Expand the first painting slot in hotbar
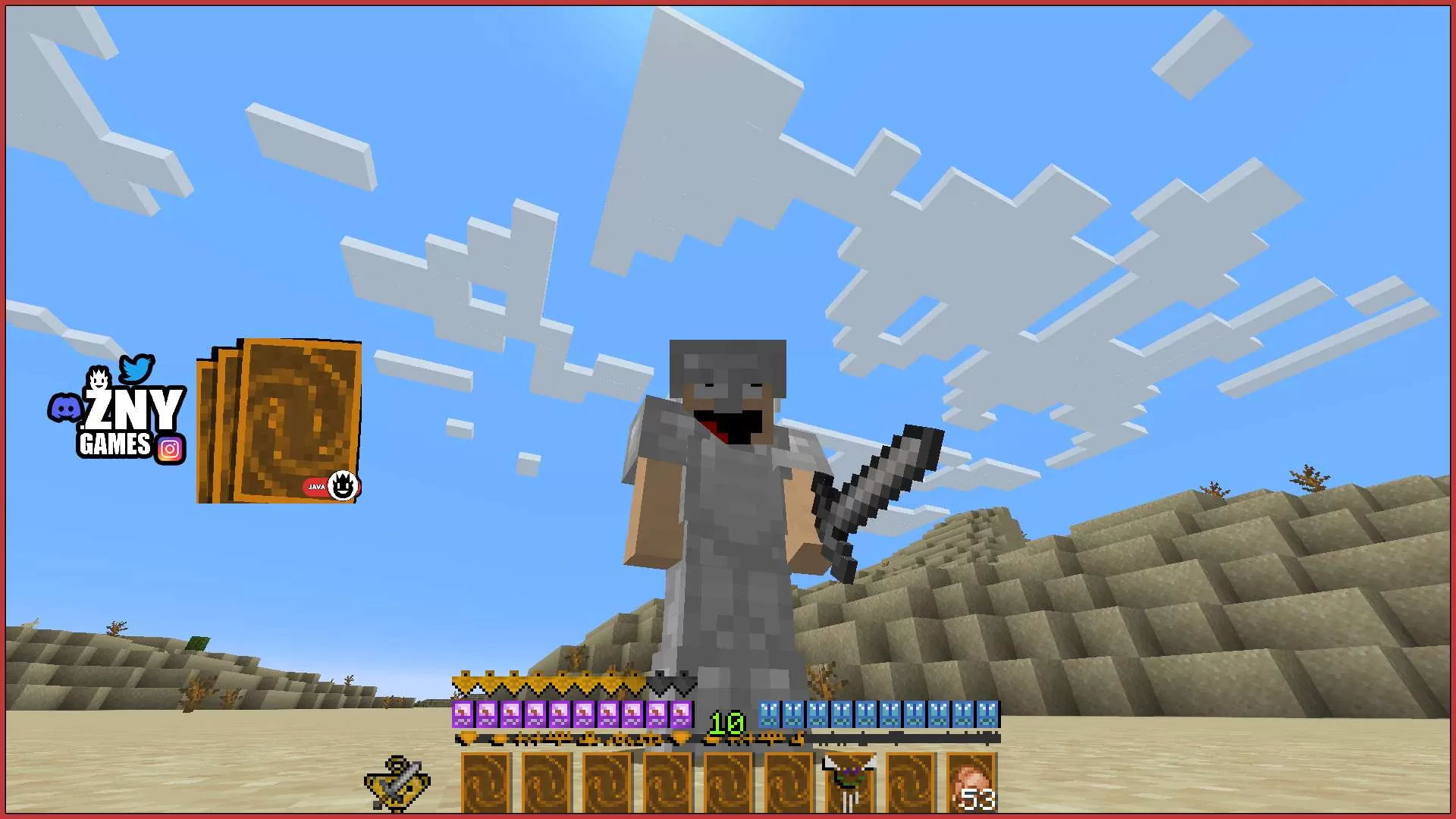Image resolution: width=1456 pixels, height=819 pixels. [484, 781]
